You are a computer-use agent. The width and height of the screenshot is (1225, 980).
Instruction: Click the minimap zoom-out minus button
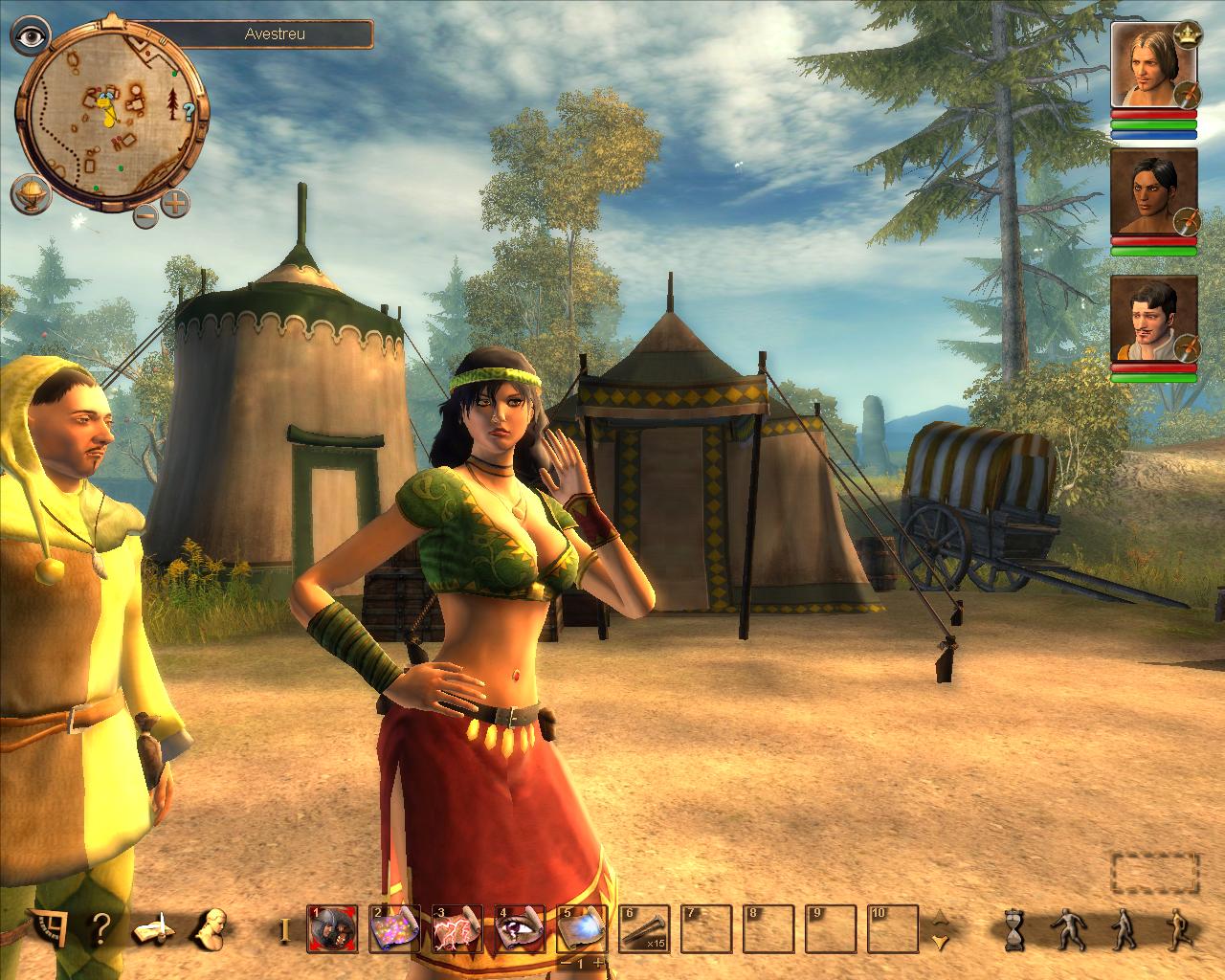145,214
